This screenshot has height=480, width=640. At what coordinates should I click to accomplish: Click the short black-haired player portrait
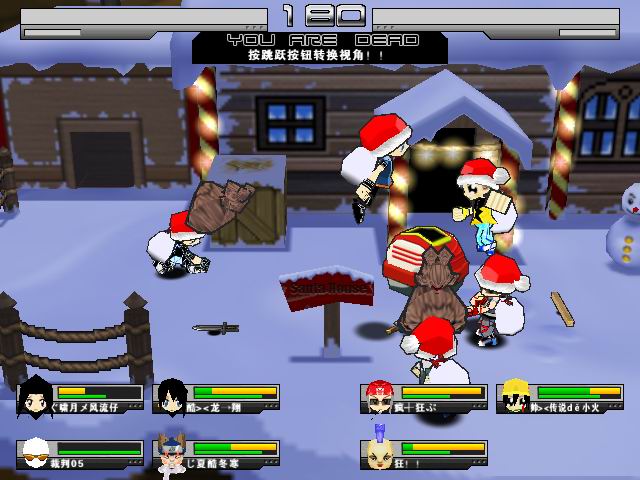(x=173, y=396)
